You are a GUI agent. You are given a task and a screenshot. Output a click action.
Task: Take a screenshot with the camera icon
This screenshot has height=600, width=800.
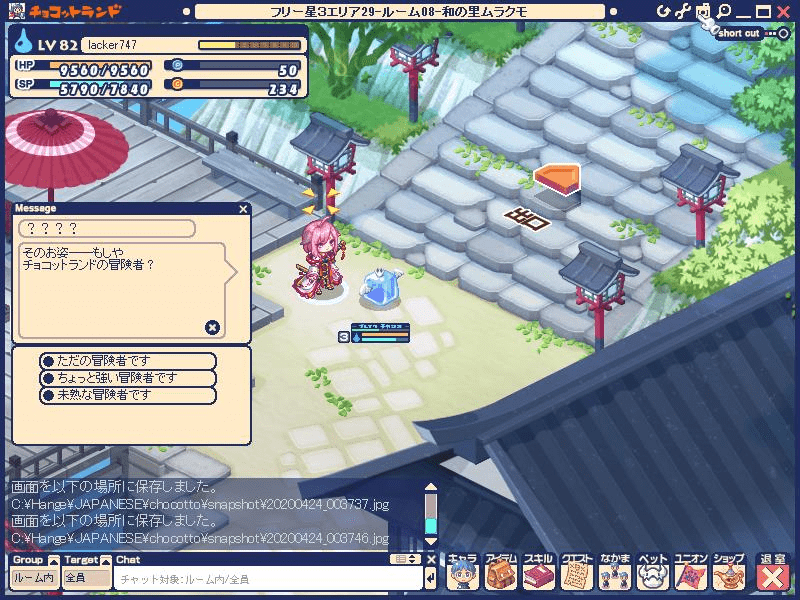[x=703, y=11]
